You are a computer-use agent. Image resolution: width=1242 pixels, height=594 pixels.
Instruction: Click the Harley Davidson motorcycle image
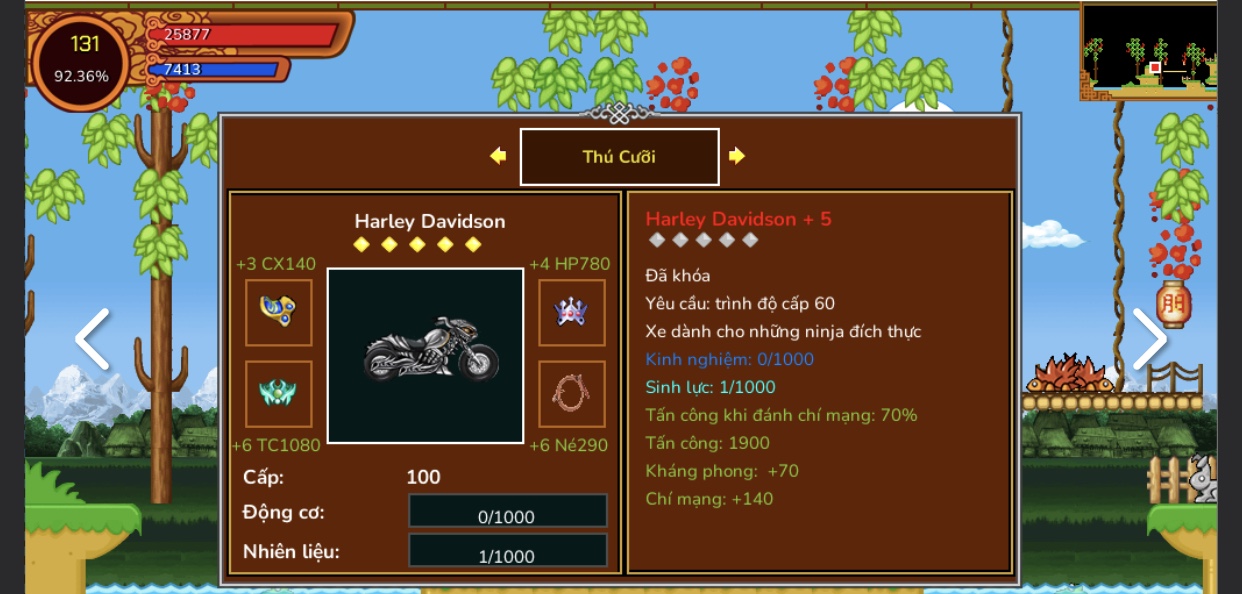(x=426, y=355)
